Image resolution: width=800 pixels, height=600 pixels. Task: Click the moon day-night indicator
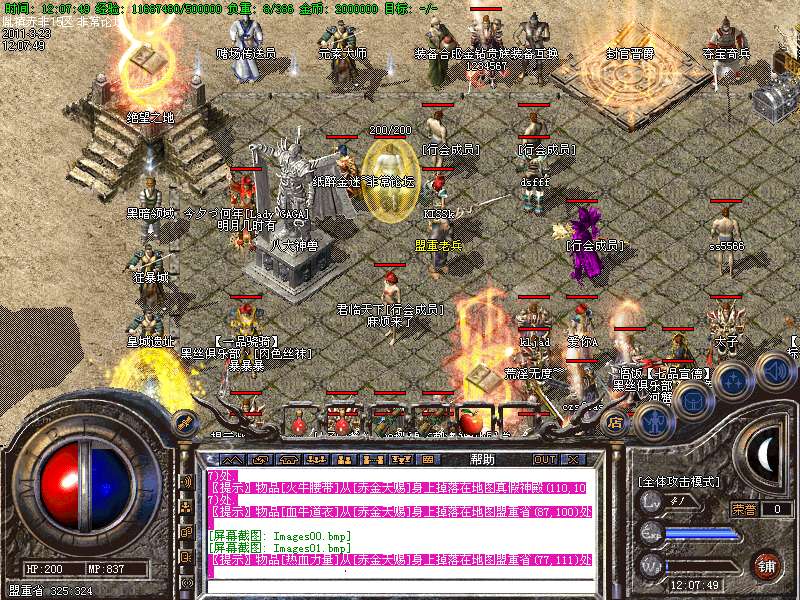pos(765,455)
